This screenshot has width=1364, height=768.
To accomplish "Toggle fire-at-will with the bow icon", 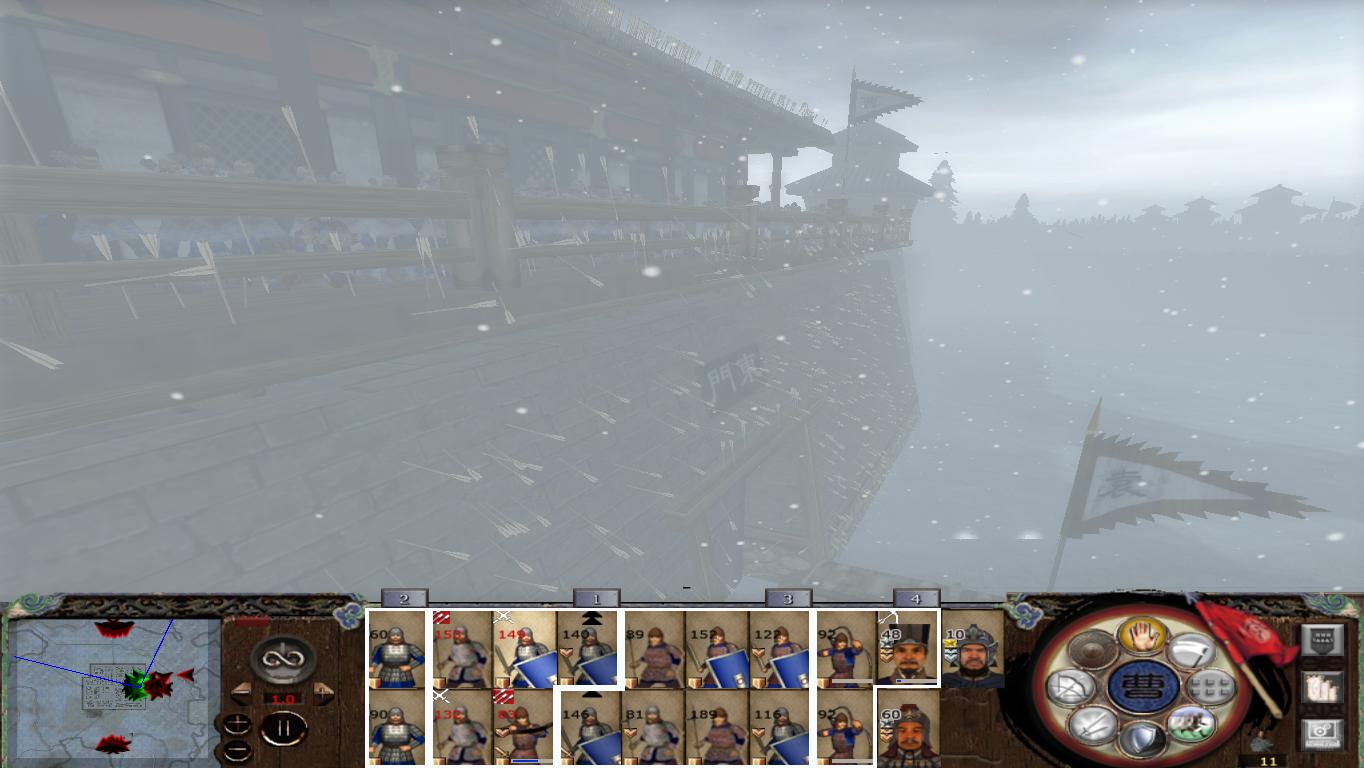I will (1069, 685).
